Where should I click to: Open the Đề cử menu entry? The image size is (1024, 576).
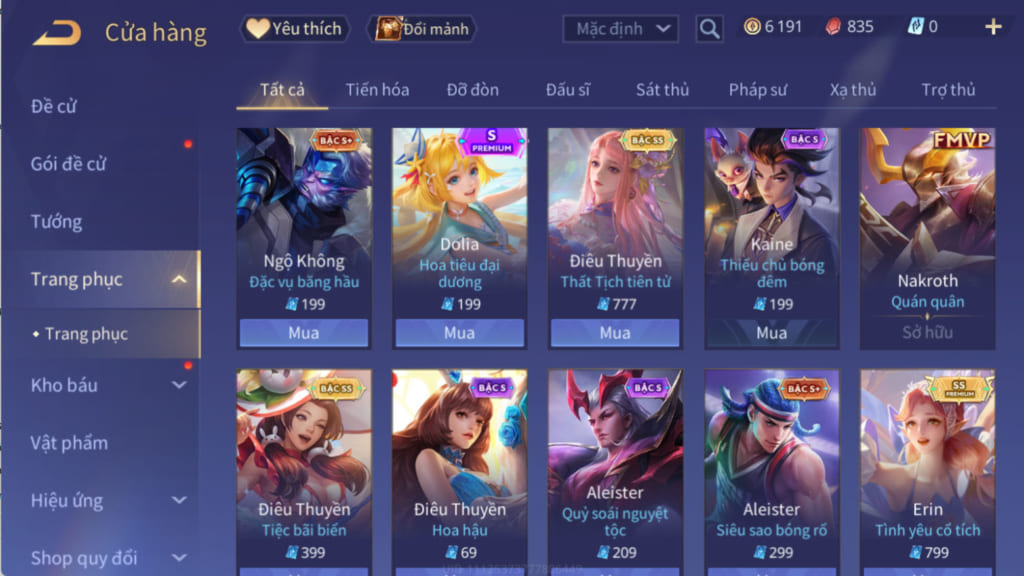(x=54, y=106)
